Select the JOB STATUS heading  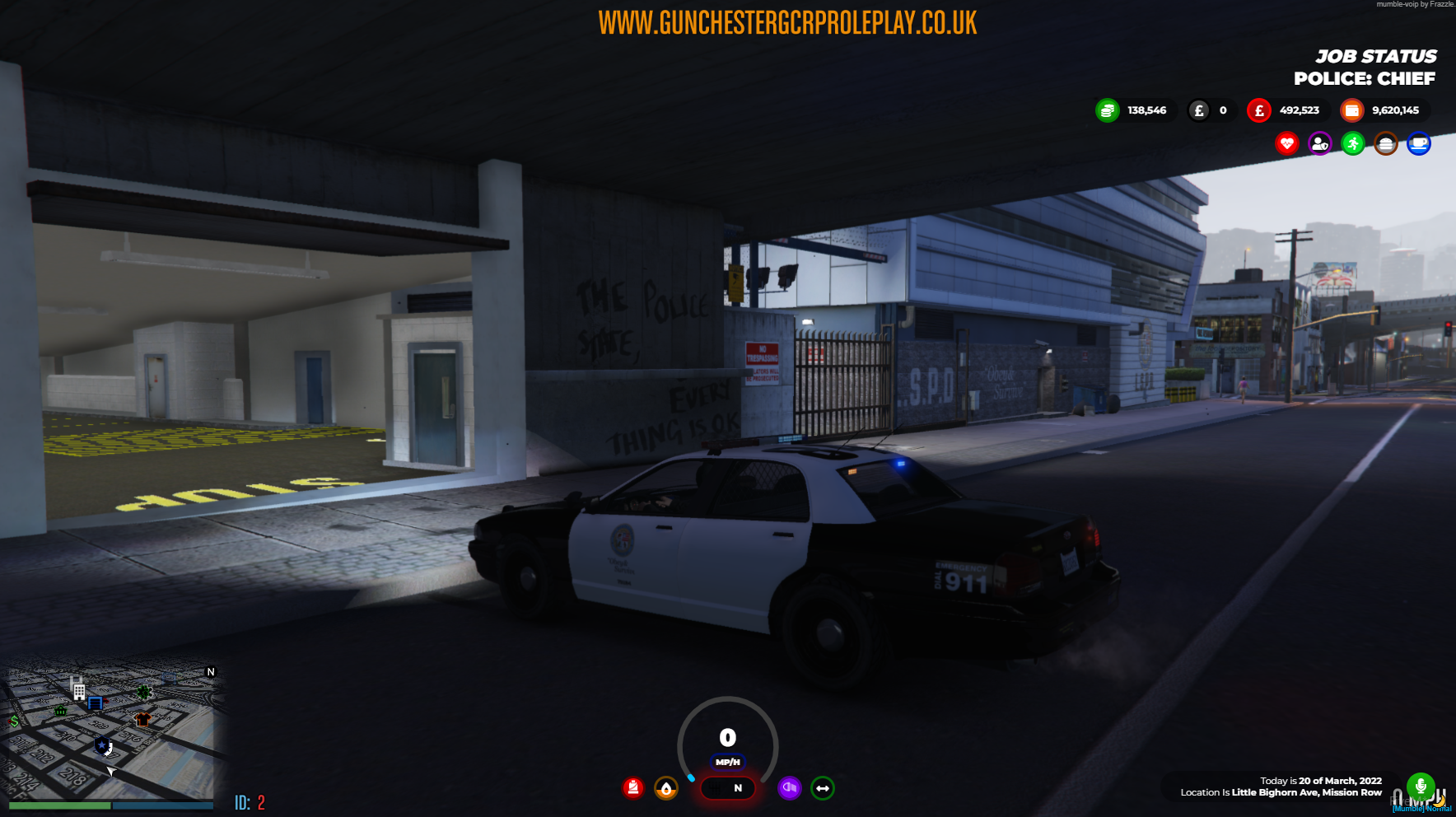click(1376, 57)
